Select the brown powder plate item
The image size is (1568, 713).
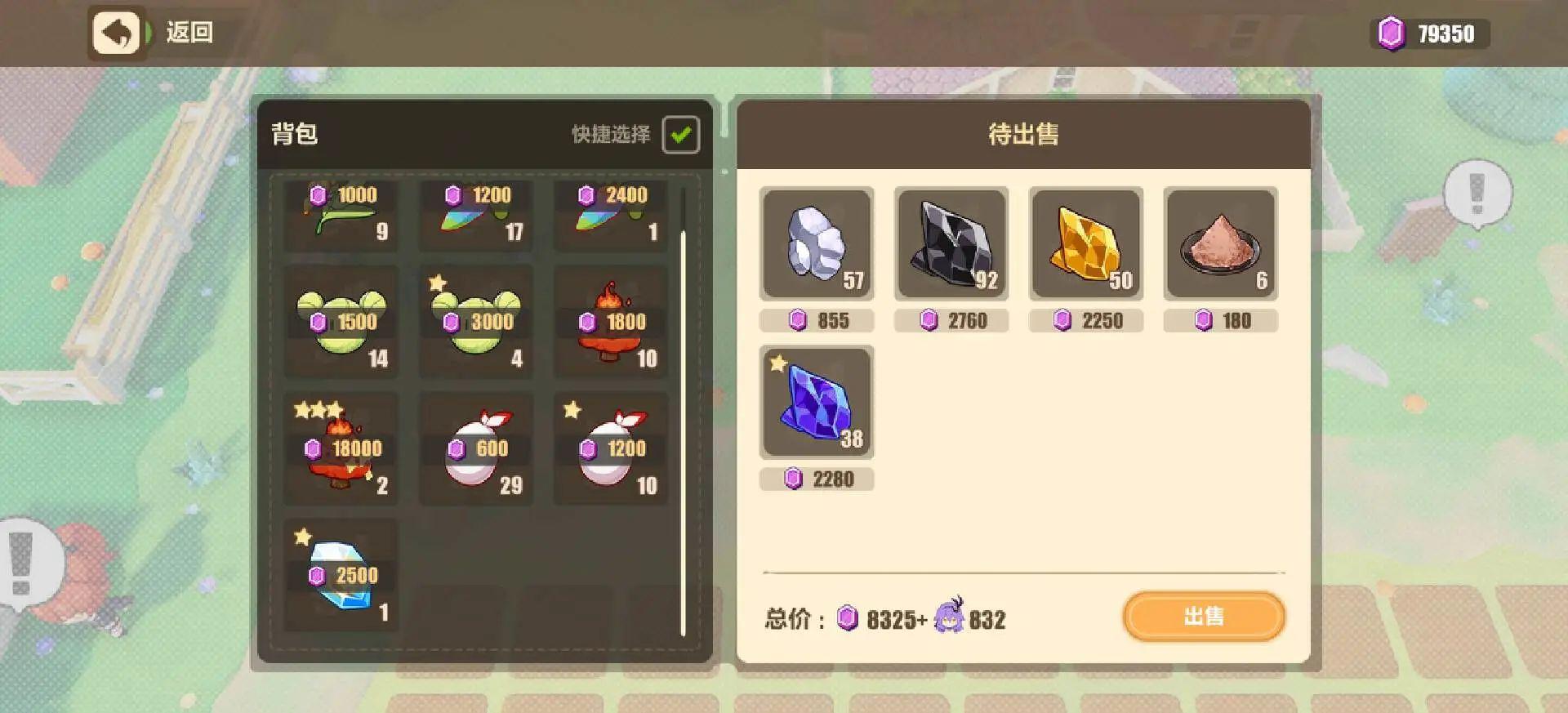pos(1221,245)
